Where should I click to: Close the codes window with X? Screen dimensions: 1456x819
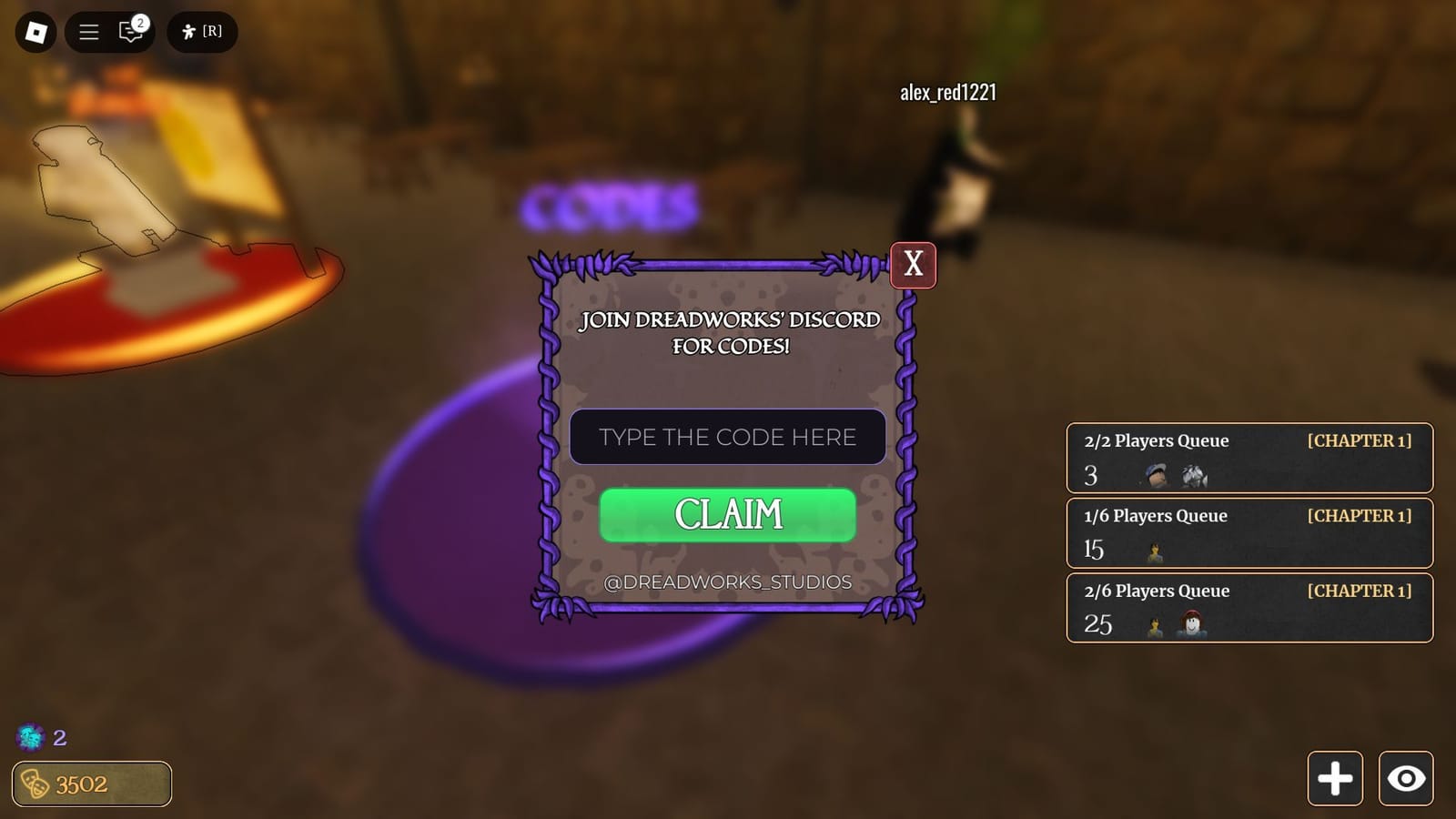pos(913,265)
